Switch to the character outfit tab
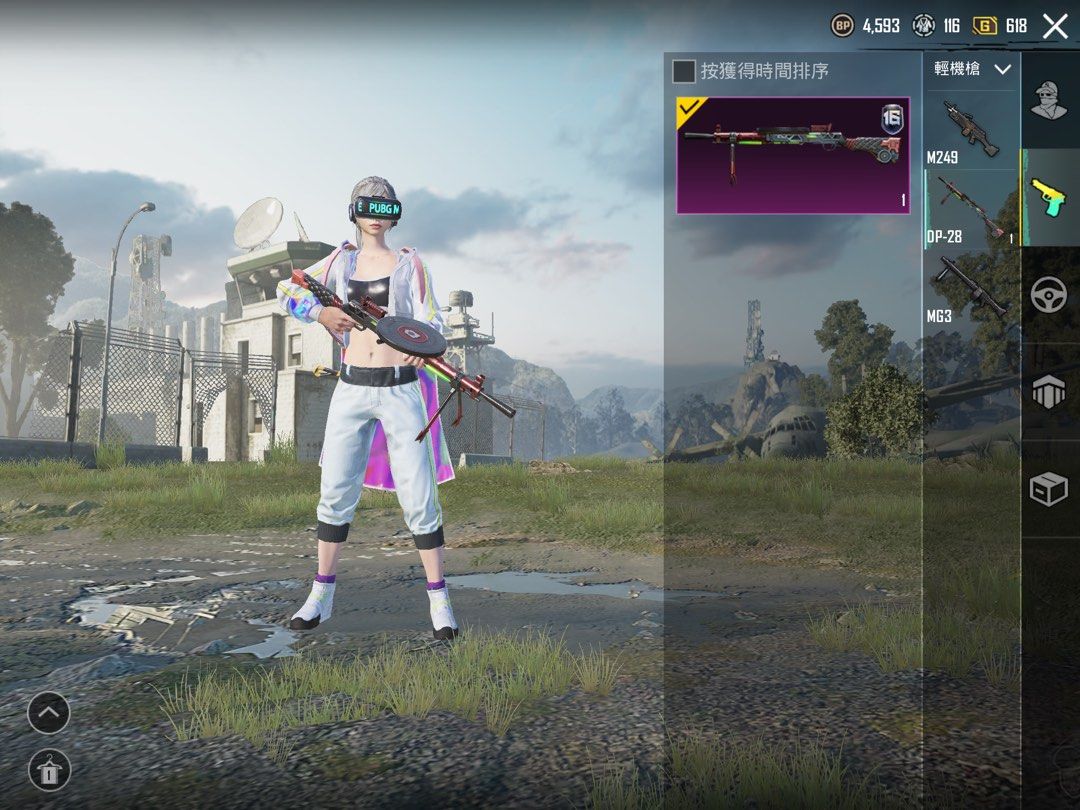 [1049, 100]
